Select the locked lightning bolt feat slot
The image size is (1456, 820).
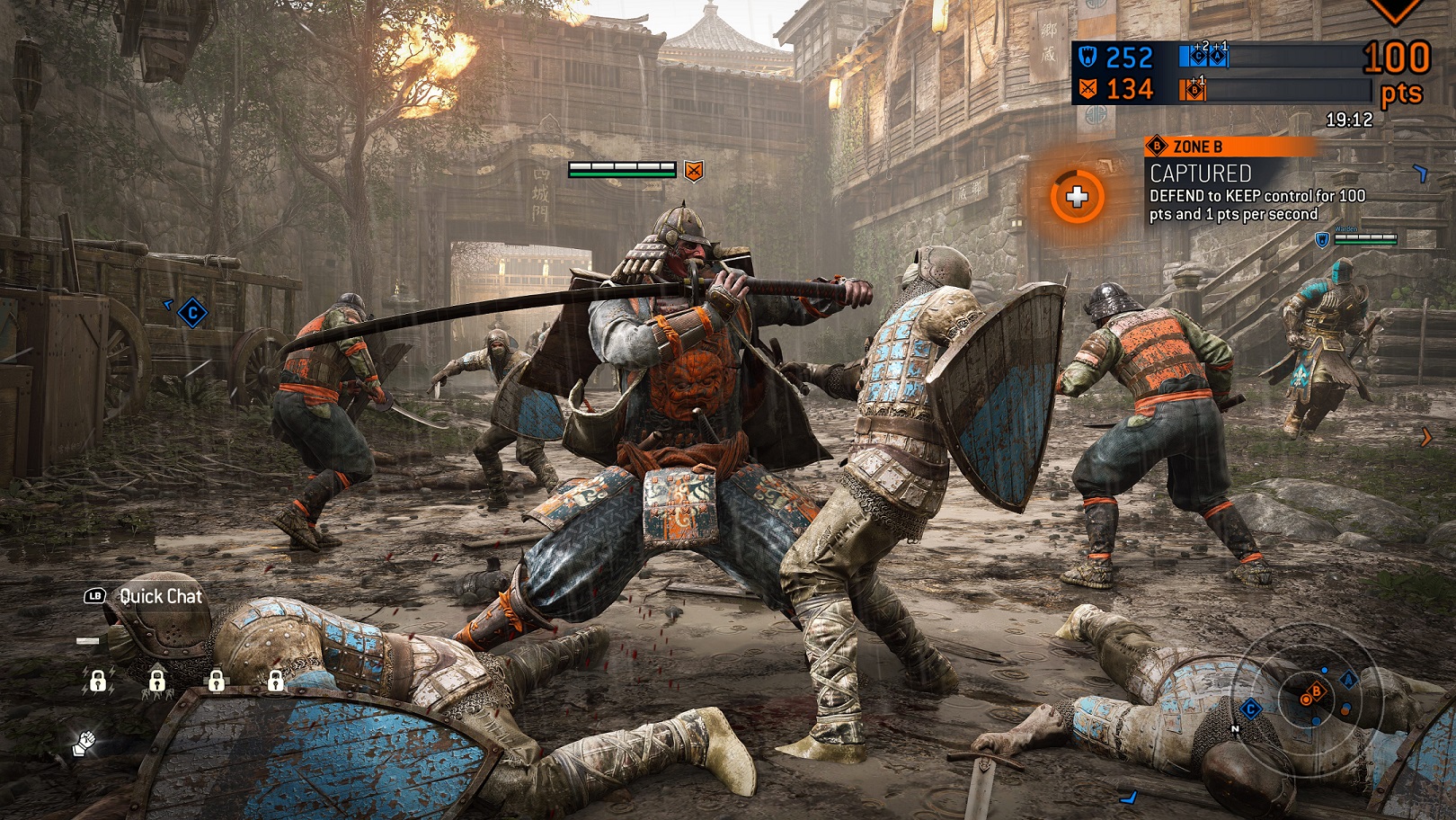pyautogui.click(x=97, y=681)
